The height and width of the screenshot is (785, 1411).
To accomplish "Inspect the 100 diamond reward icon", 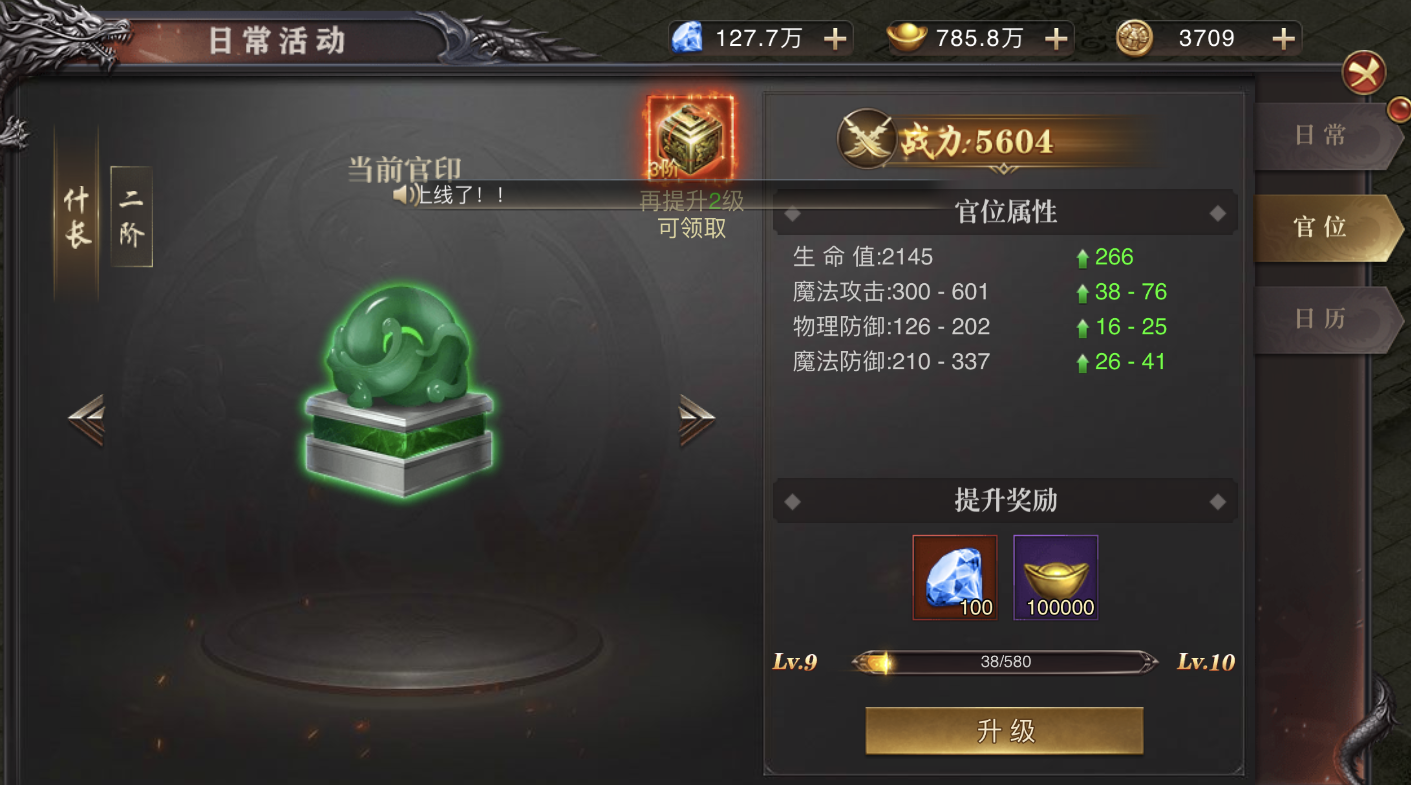I will [955, 577].
